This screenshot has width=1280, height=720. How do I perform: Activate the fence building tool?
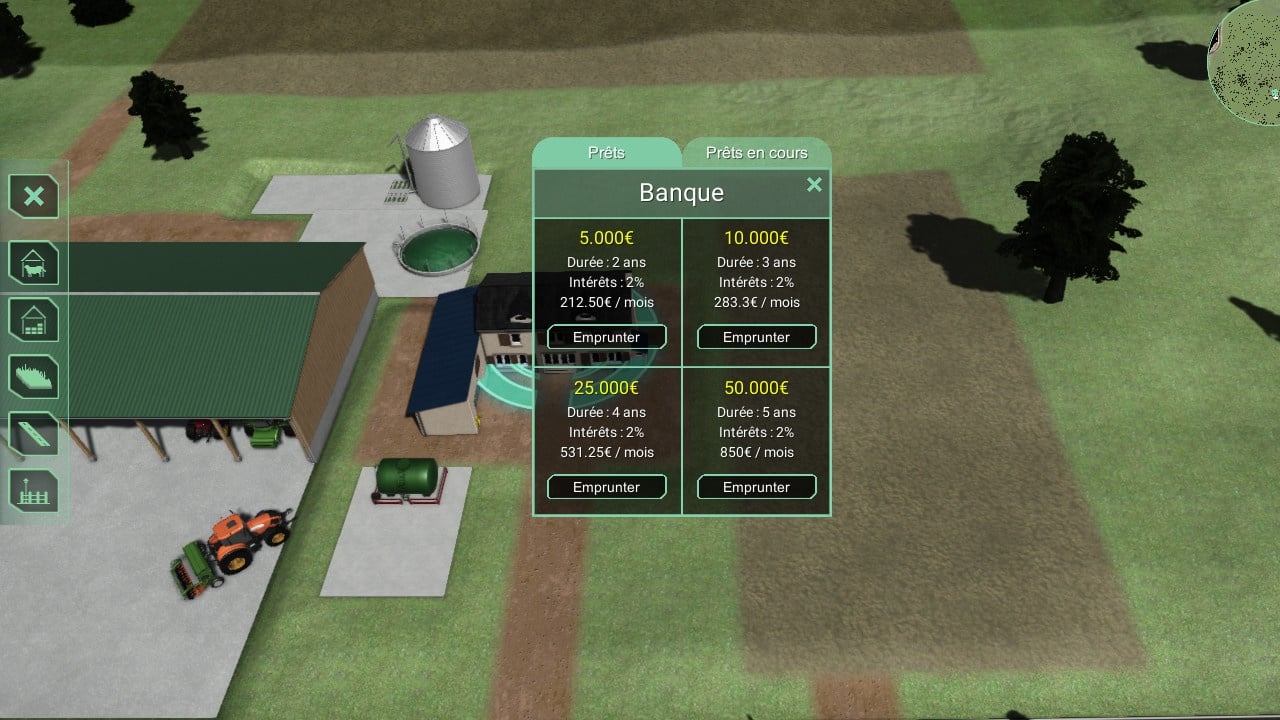coord(34,491)
